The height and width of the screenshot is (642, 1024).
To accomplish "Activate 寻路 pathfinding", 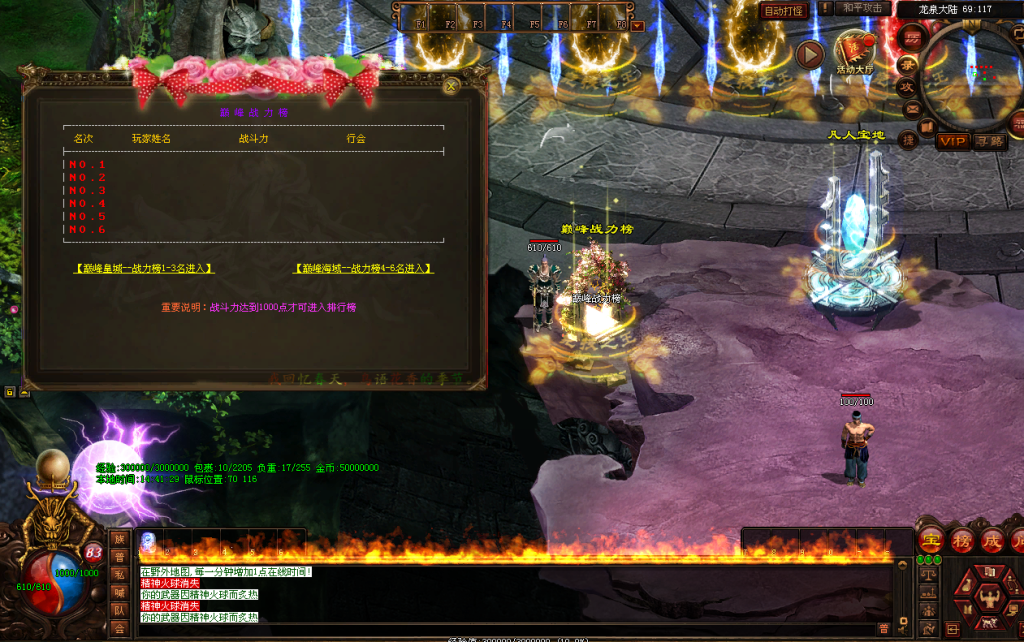I will [989, 141].
